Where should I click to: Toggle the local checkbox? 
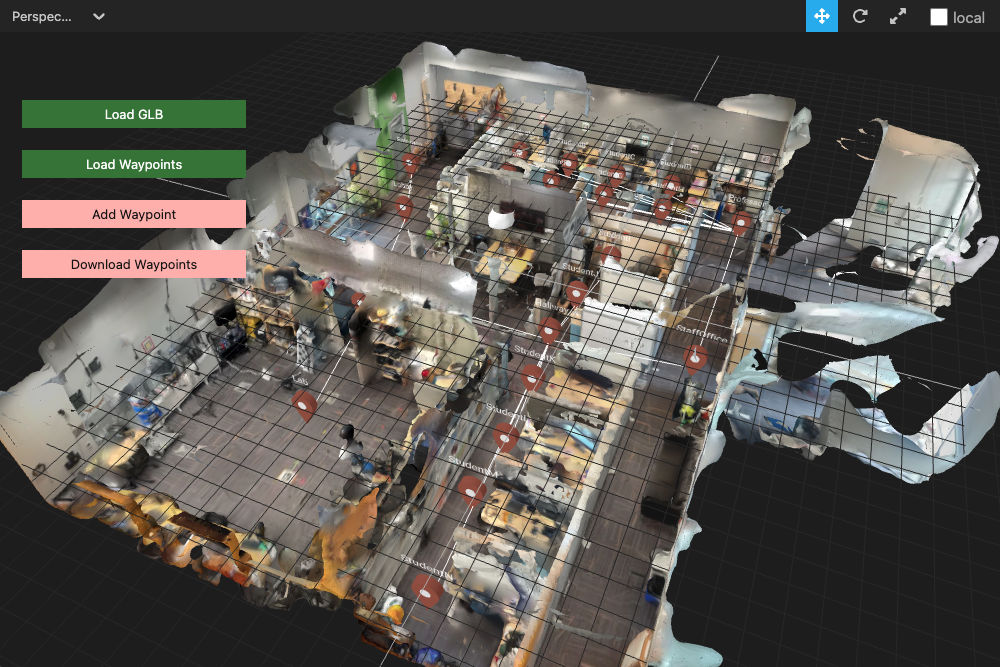point(939,17)
